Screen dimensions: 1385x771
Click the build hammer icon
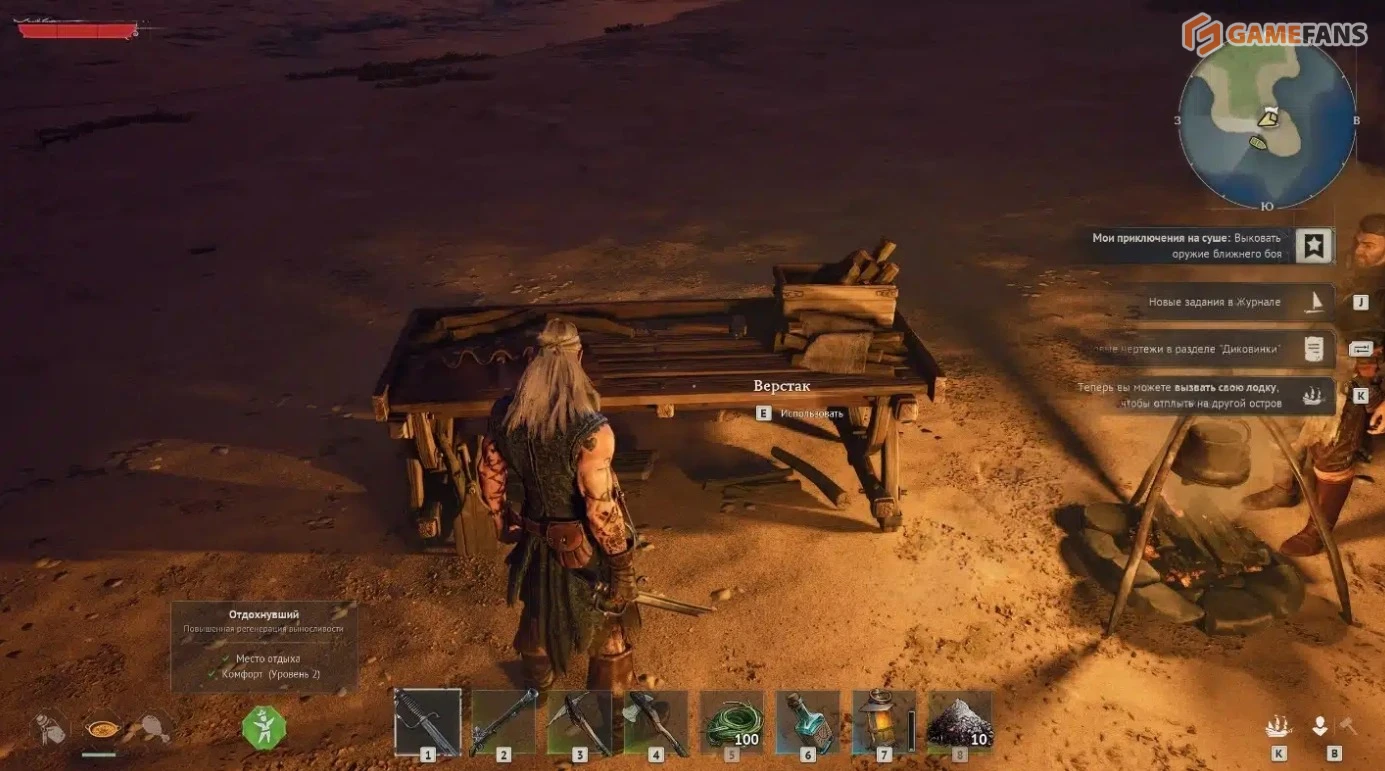click(x=1347, y=727)
